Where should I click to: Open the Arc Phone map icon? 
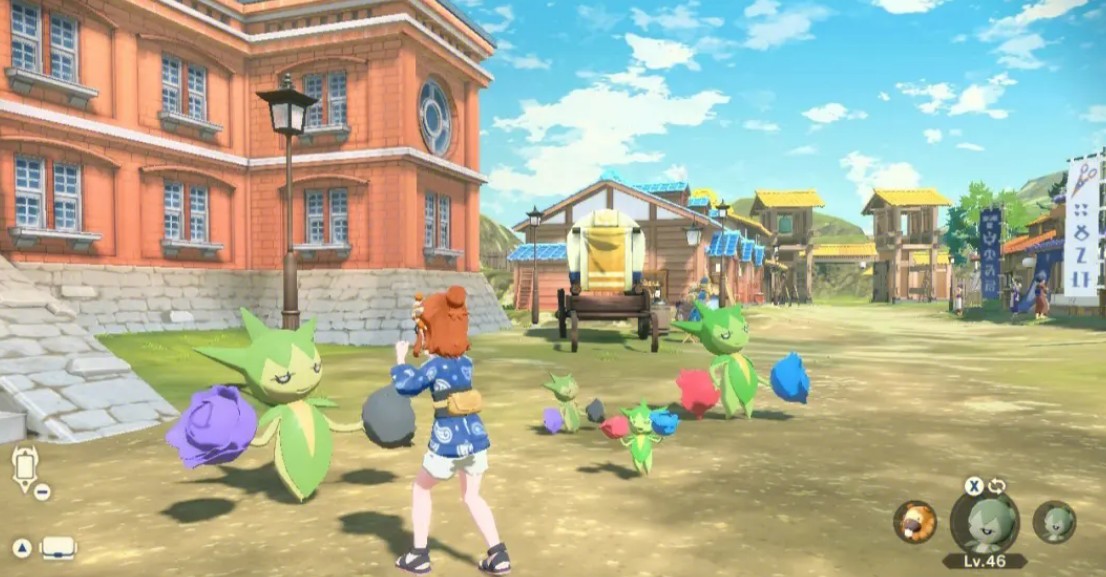click(x=25, y=468)
